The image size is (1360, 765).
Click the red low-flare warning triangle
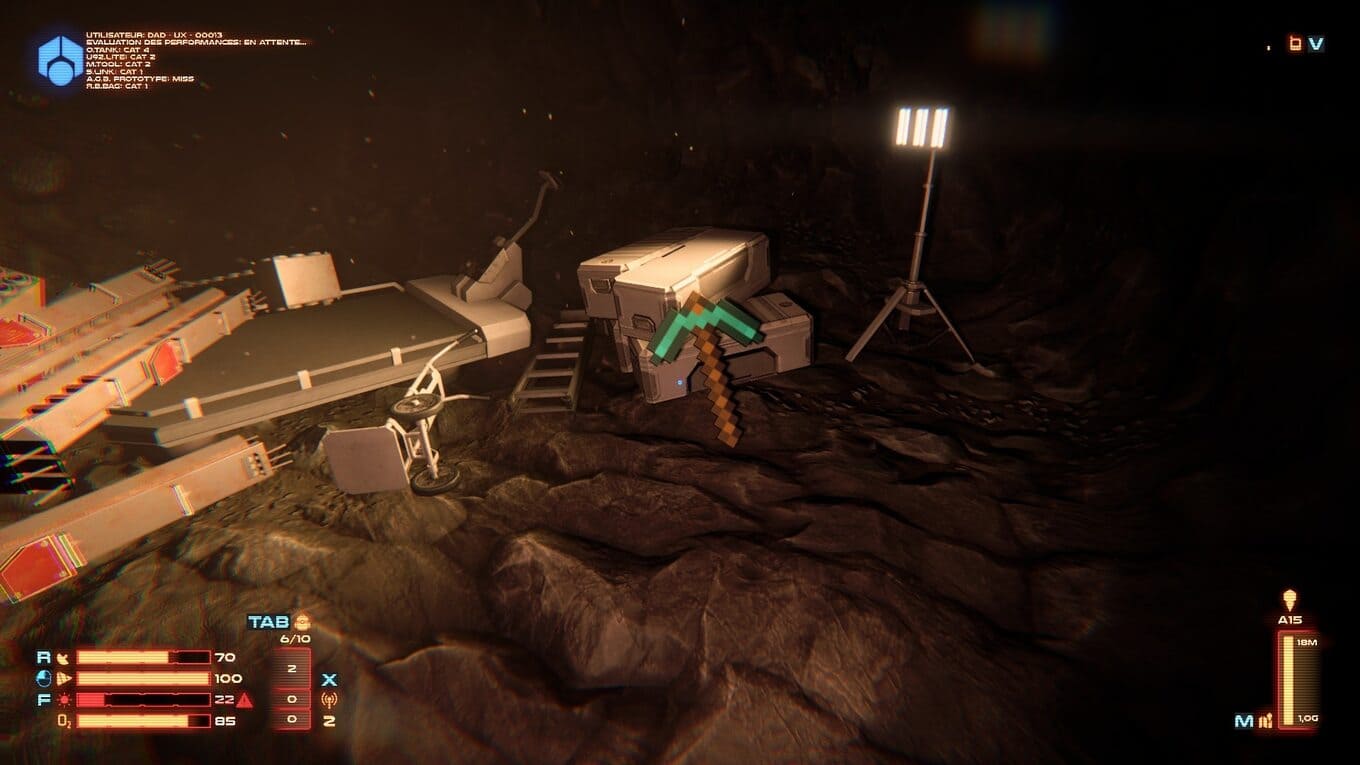[x=245, y=700]
